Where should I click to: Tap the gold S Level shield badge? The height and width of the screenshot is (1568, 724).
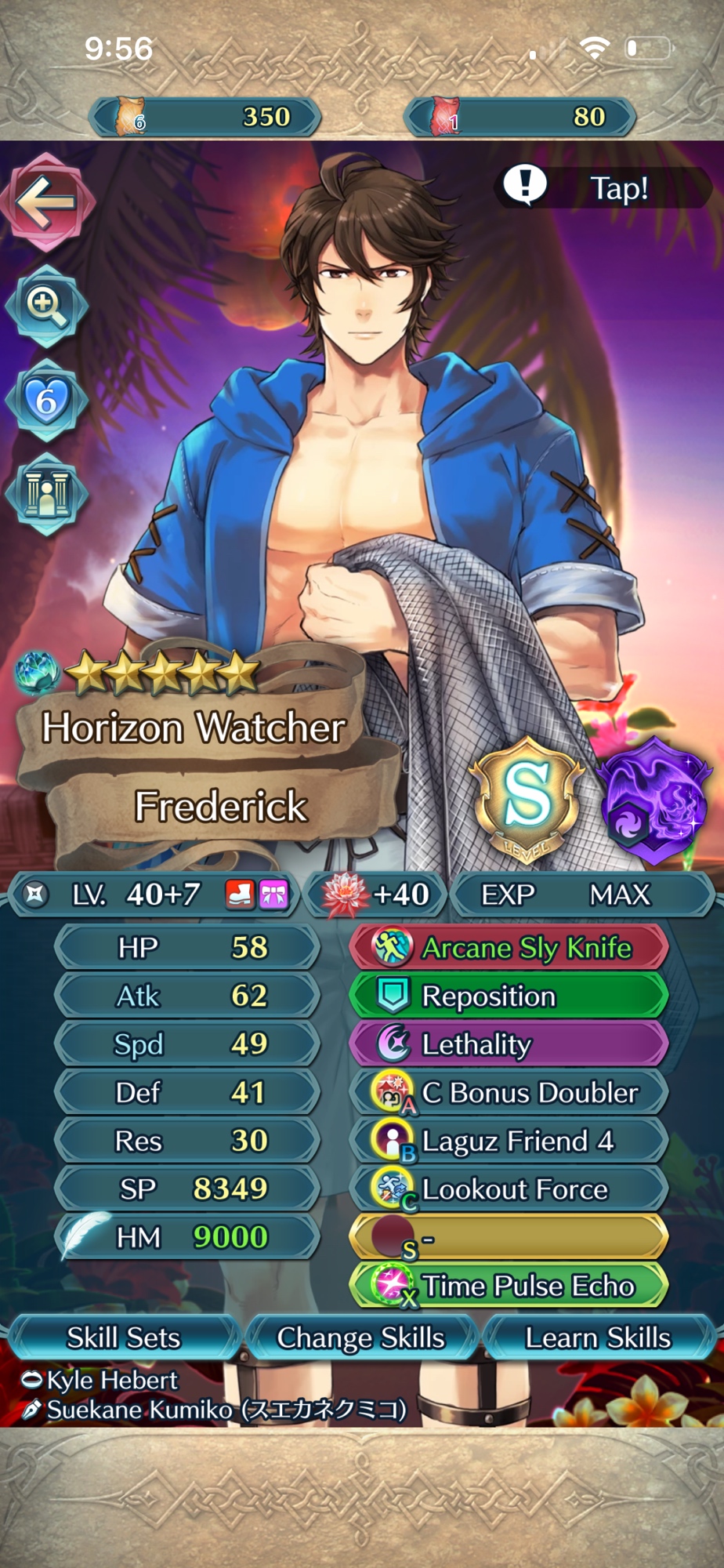[526, 800]
